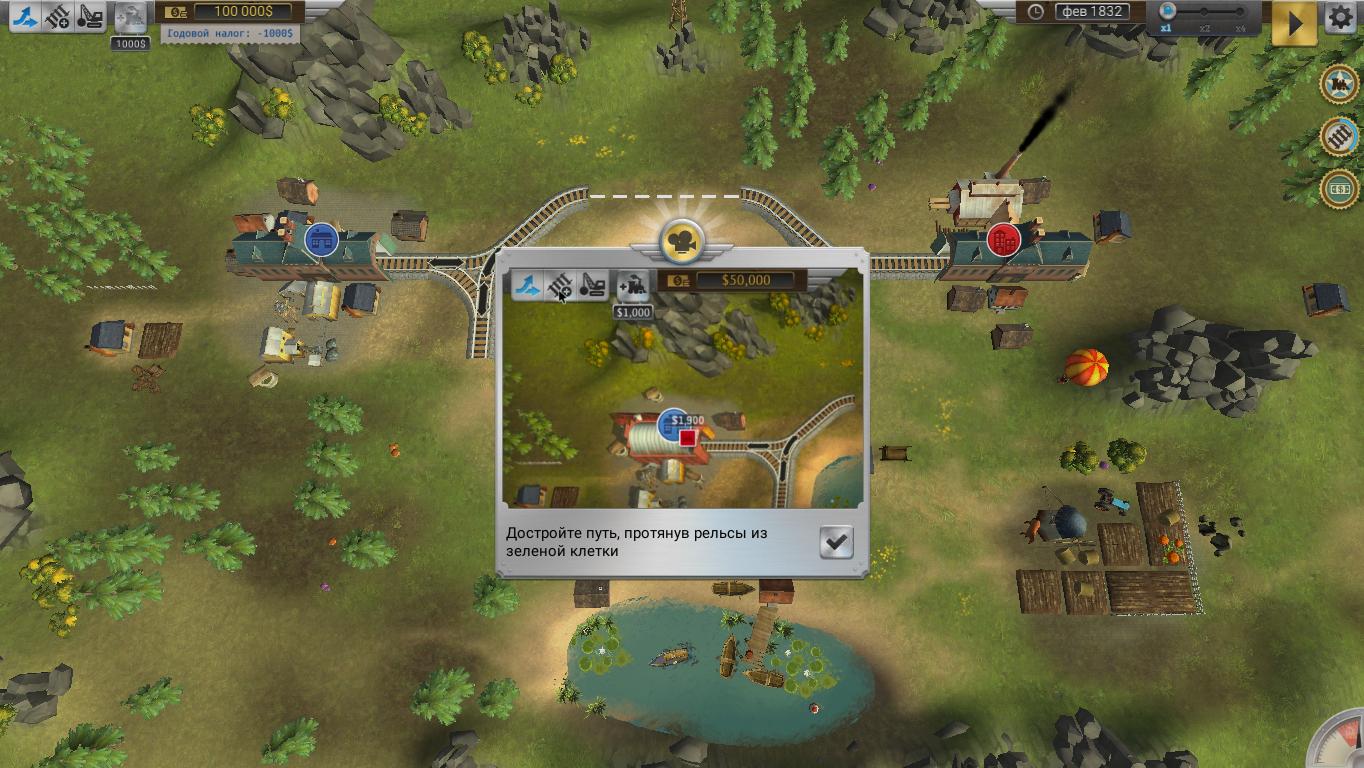Start the simulation with the gold play button
Image resolution: width=1364 pixels, height=768 pixels.
pos(1294,23)
